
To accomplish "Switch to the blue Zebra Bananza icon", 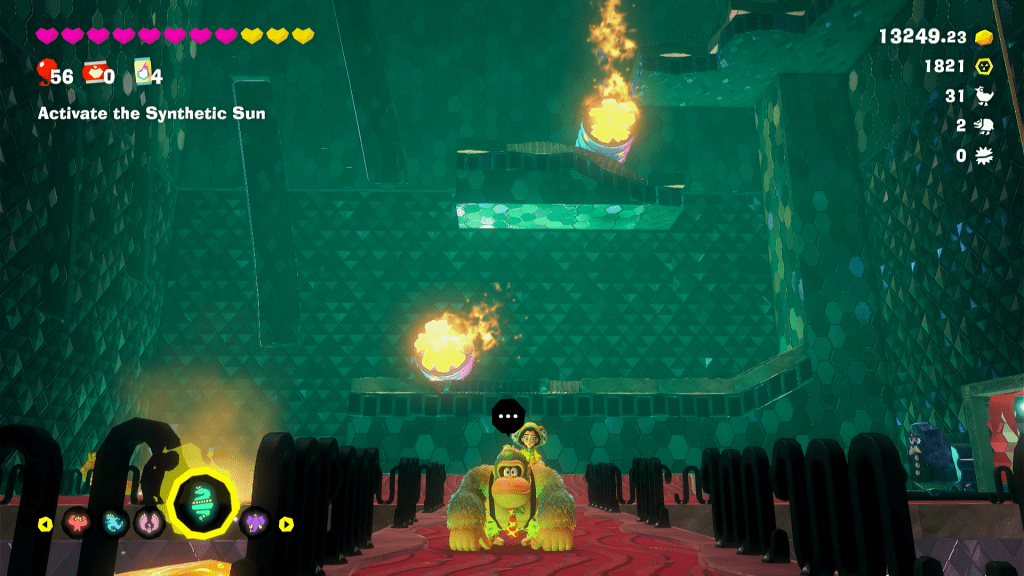I will [114, 522].
